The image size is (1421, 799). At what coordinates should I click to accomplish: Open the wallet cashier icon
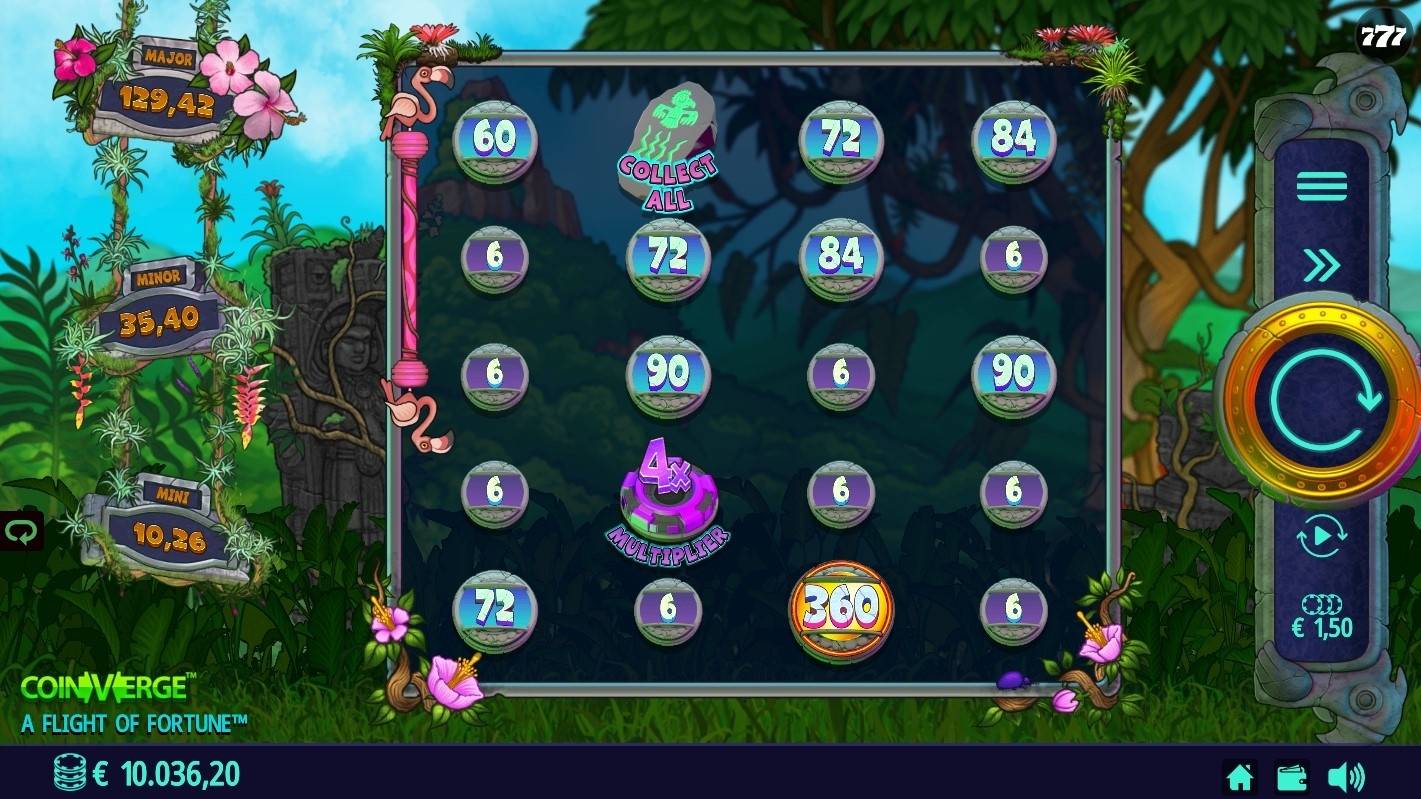(1293, 776)
